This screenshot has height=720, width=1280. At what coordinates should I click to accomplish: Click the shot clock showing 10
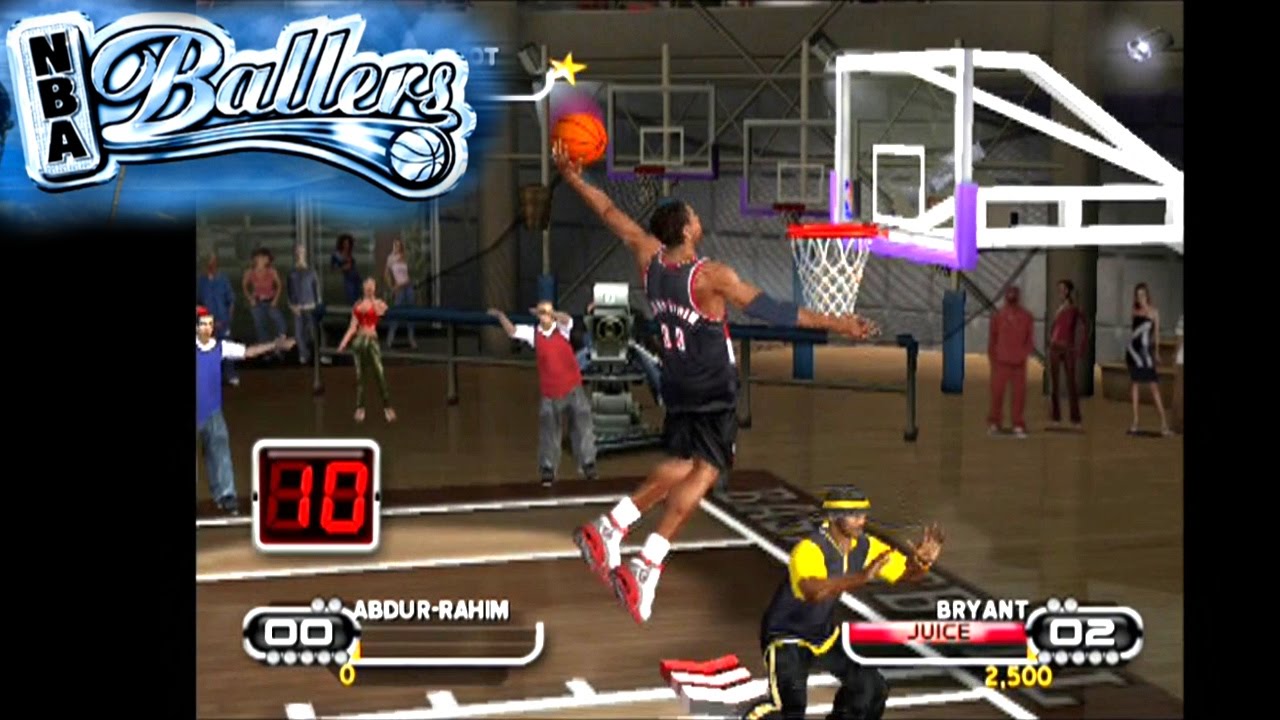[x=318, y=487]
